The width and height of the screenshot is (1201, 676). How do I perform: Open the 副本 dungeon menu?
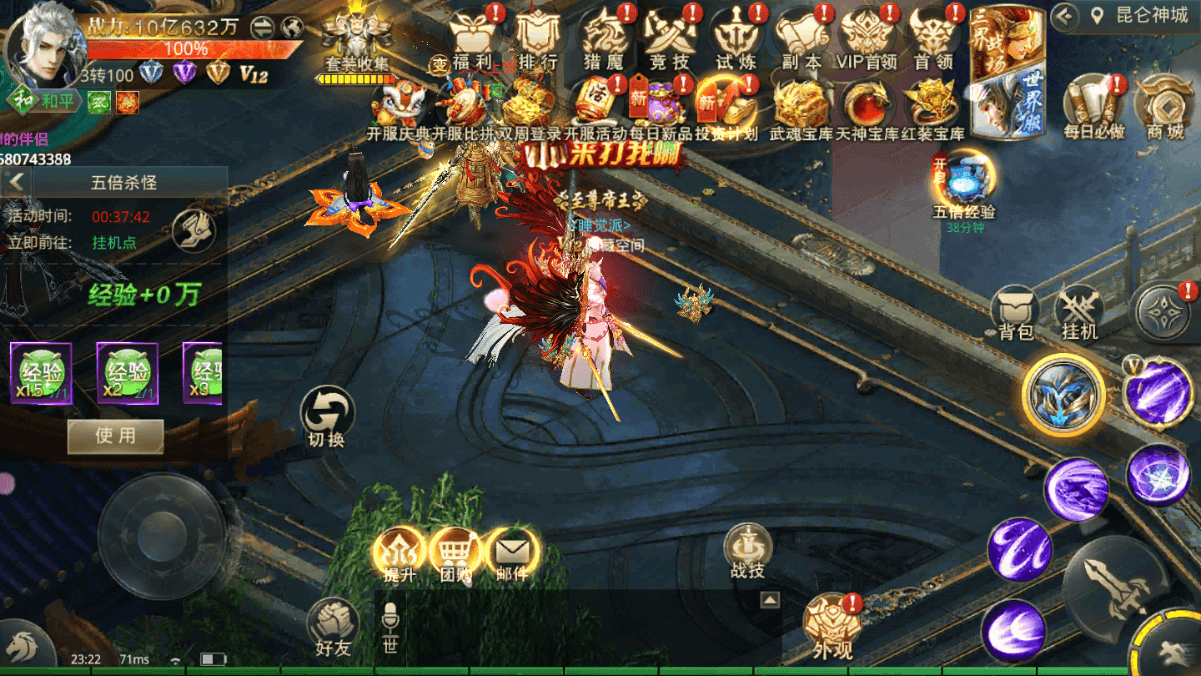point(801,40)
